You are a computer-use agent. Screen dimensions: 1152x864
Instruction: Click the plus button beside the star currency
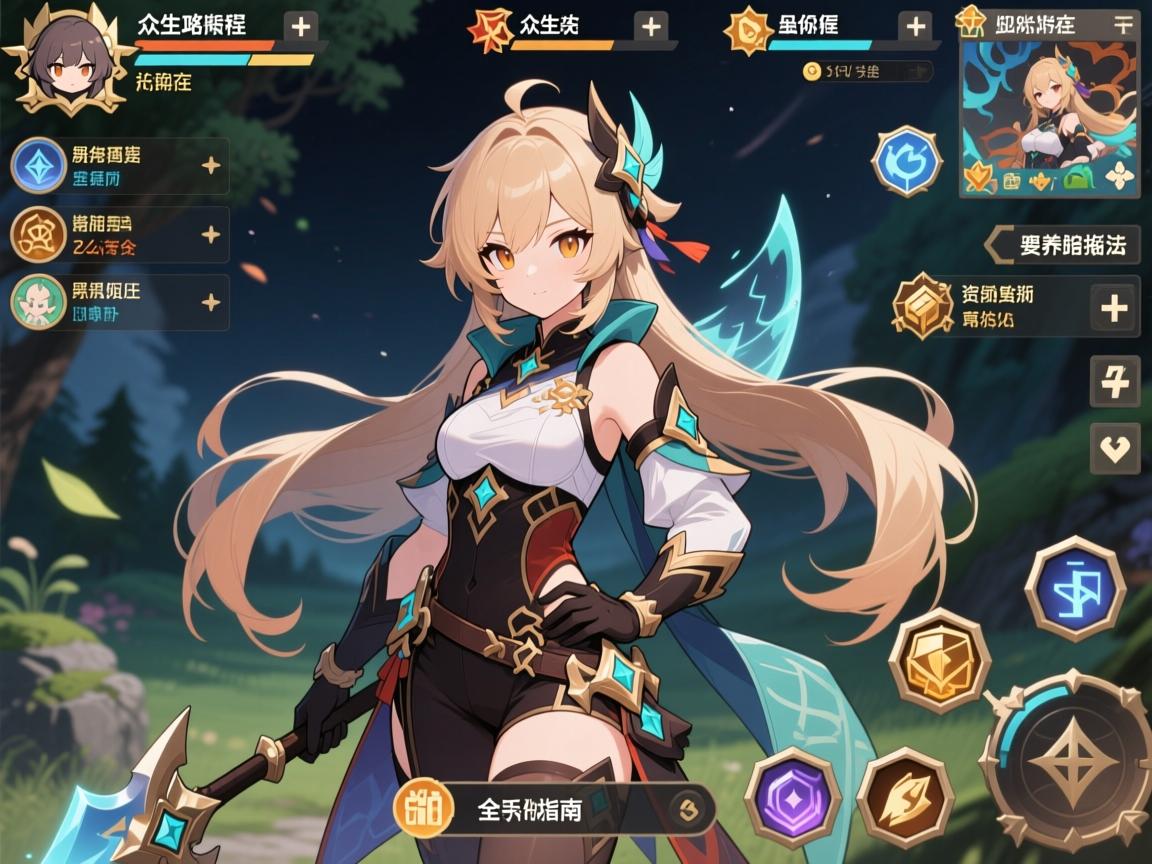pyautogui.click(x=651, y=27)
